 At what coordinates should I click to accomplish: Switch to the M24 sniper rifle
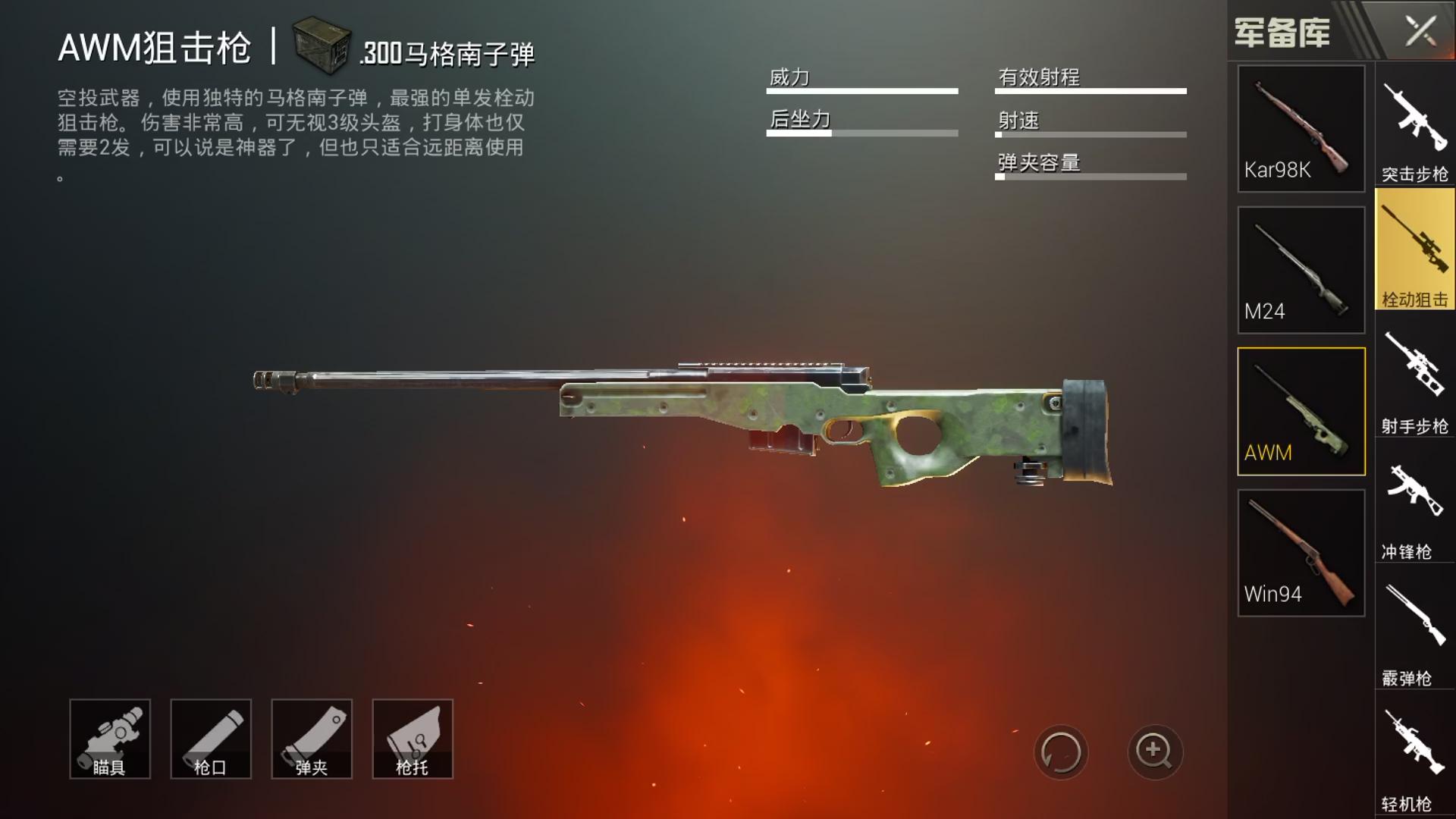click(x=1300, y=269)
